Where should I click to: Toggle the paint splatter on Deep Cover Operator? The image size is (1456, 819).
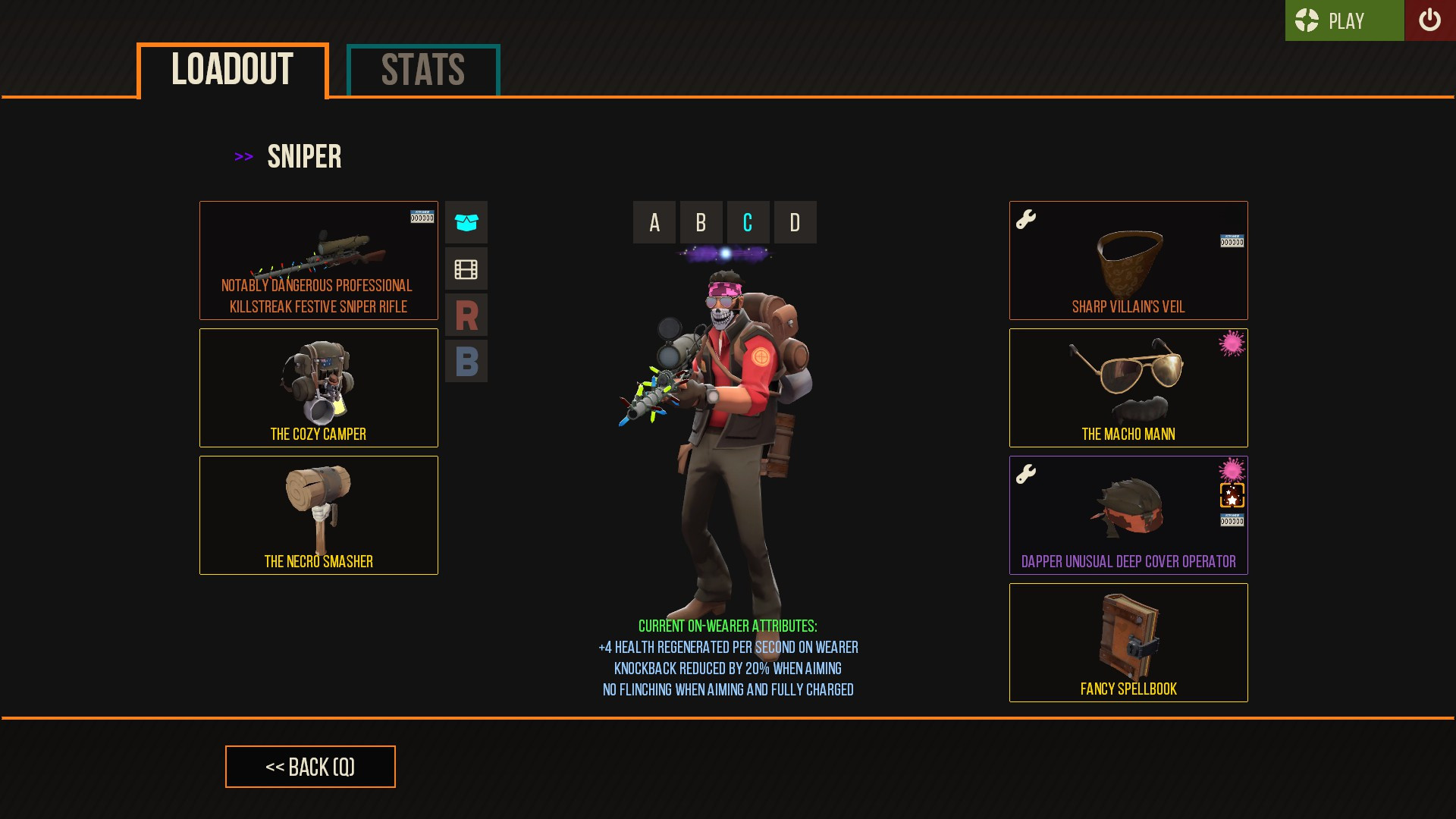pyautogui.click(x=1233, y=470)
